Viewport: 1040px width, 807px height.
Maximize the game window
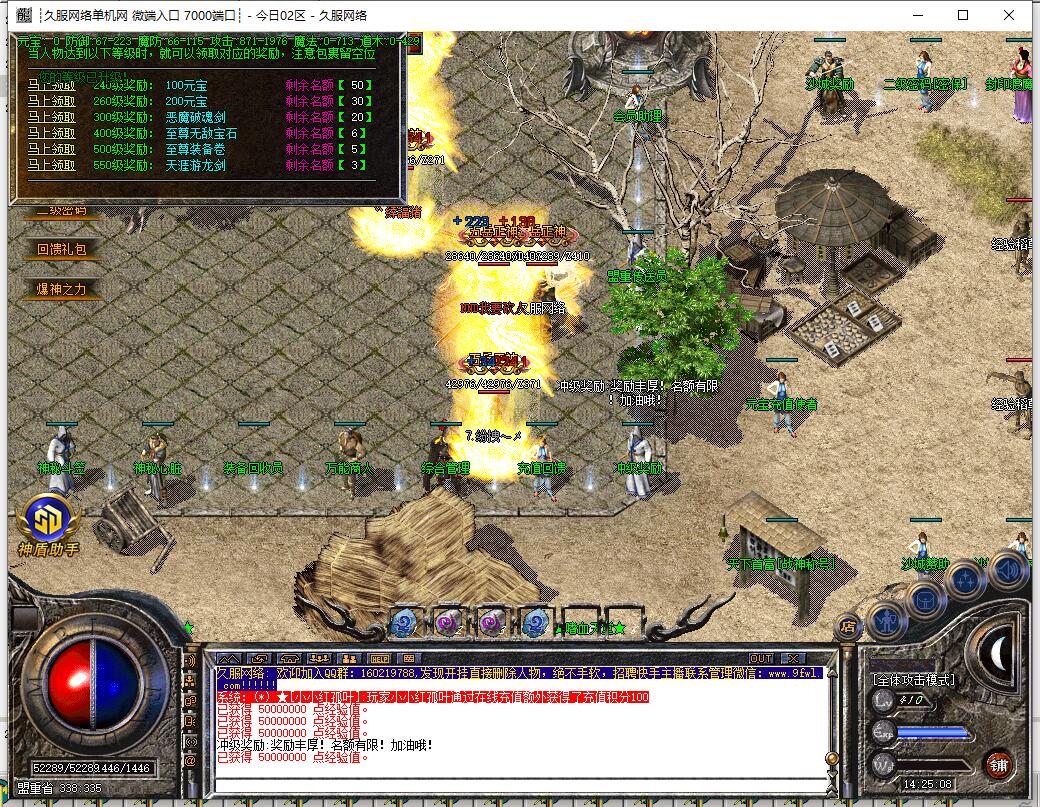coord(963,15)
